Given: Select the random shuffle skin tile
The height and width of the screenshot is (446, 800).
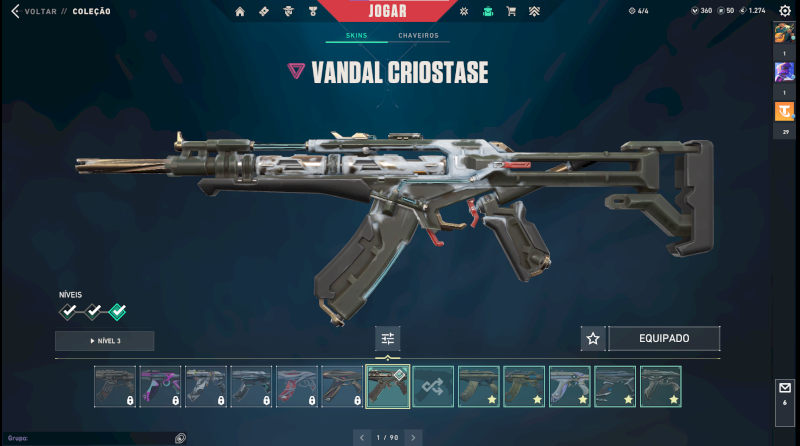Looking at the screenshot, I should tap(433, 386).
